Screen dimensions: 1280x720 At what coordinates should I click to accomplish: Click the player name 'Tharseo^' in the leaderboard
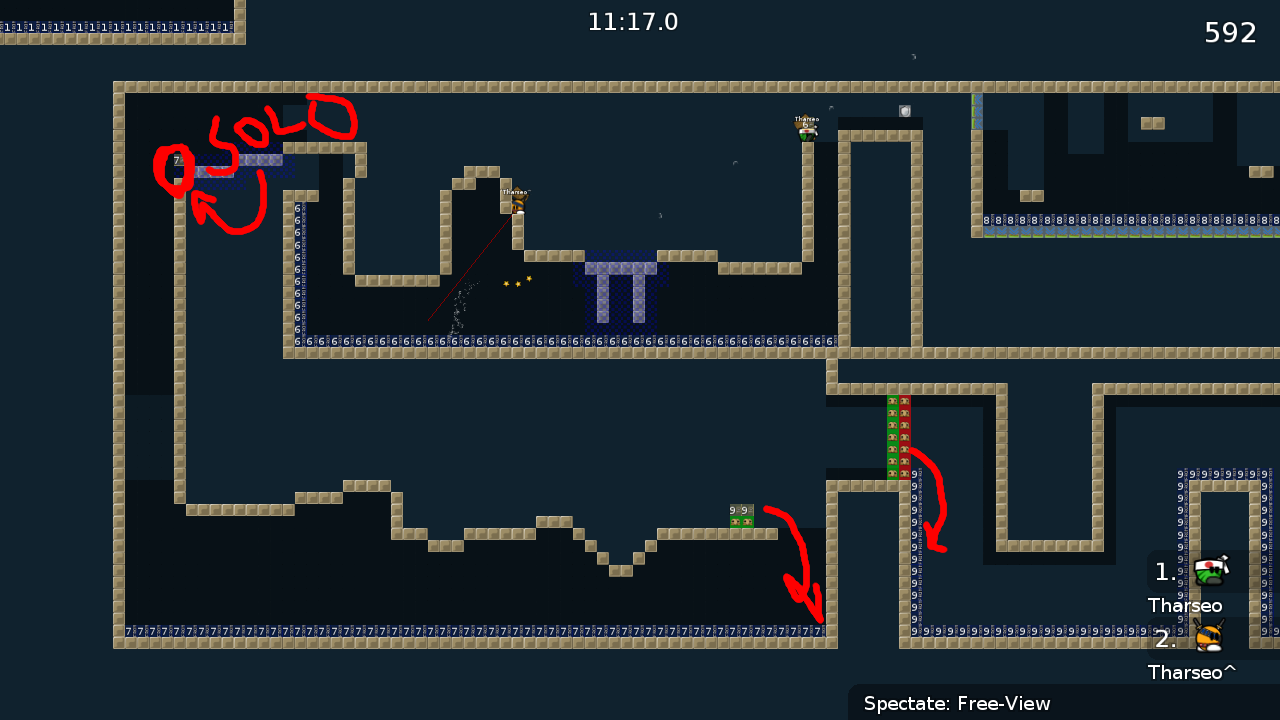click(1191, 672)
